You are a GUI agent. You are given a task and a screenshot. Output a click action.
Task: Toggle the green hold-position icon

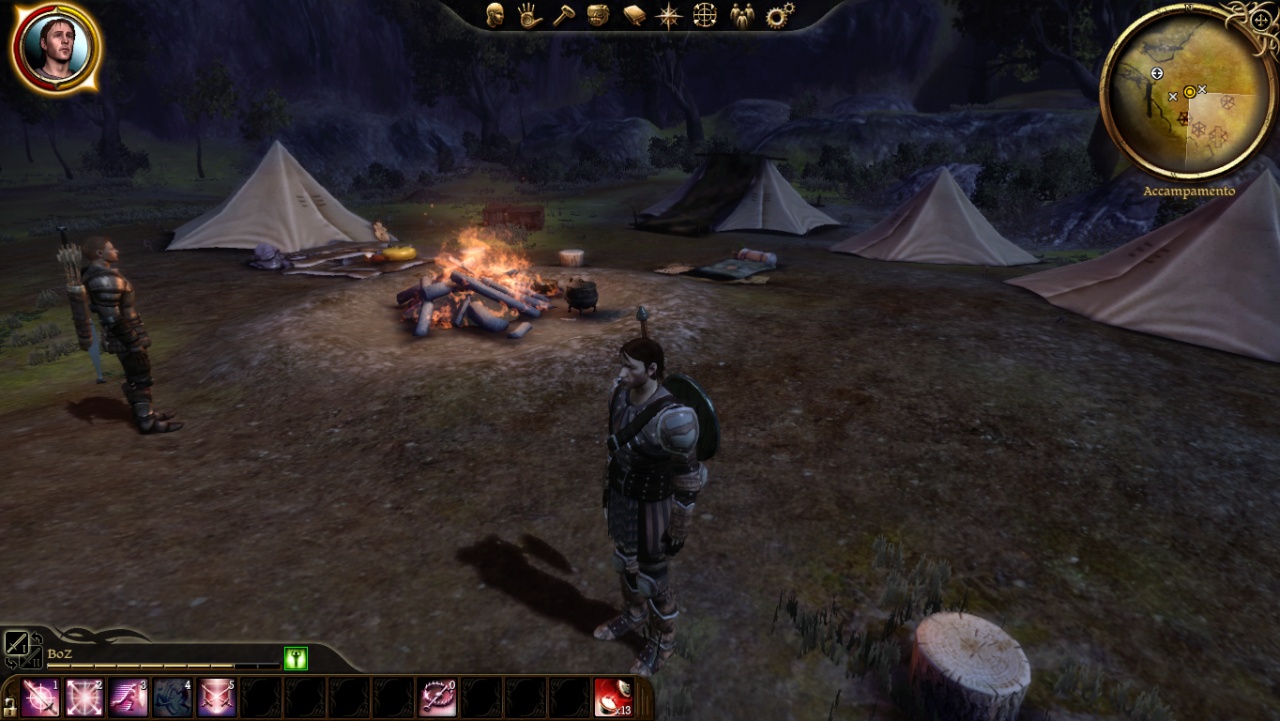coord(295,658)
